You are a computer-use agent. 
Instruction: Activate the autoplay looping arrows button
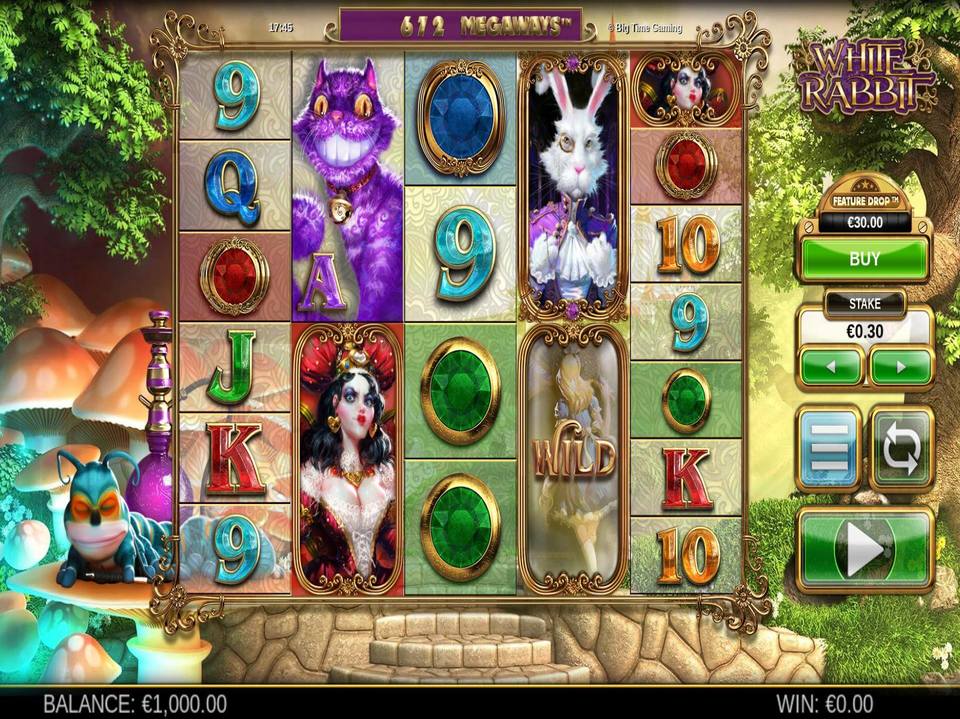click(x=900, y=448)
